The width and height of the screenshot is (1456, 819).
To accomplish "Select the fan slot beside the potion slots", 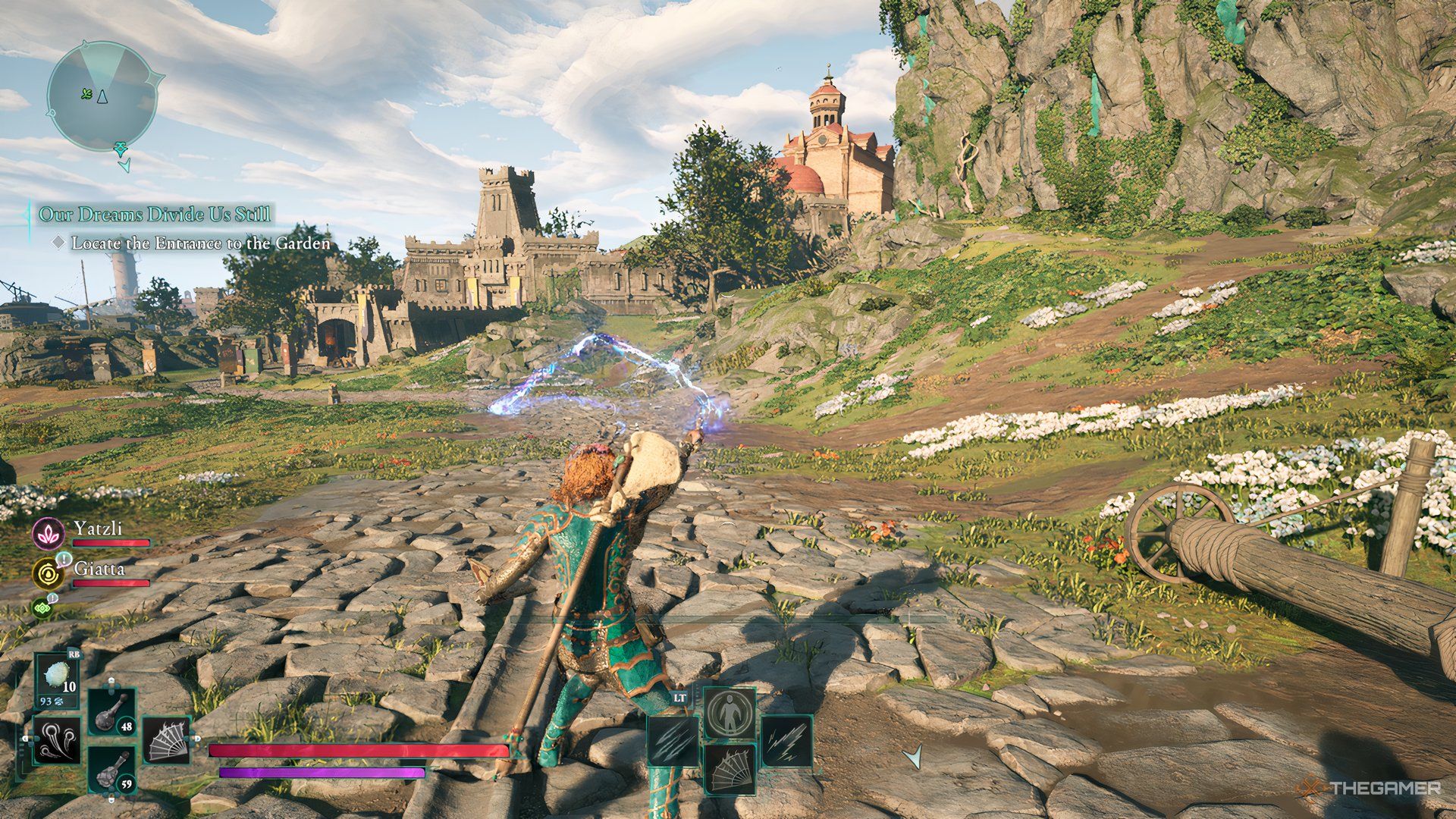I will (166, 739).
